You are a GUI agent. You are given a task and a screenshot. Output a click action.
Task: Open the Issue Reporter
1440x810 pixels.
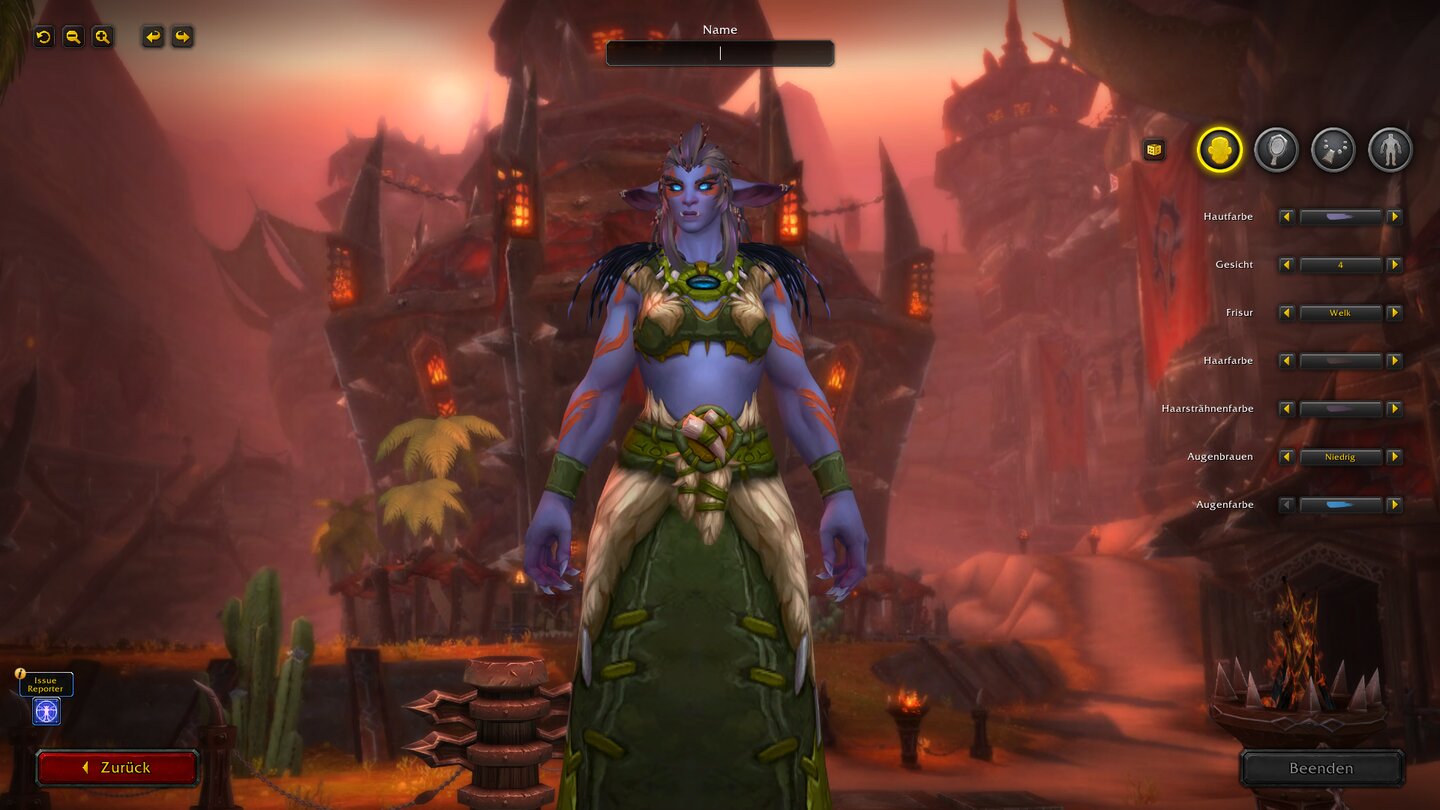(x=46, y=685)
